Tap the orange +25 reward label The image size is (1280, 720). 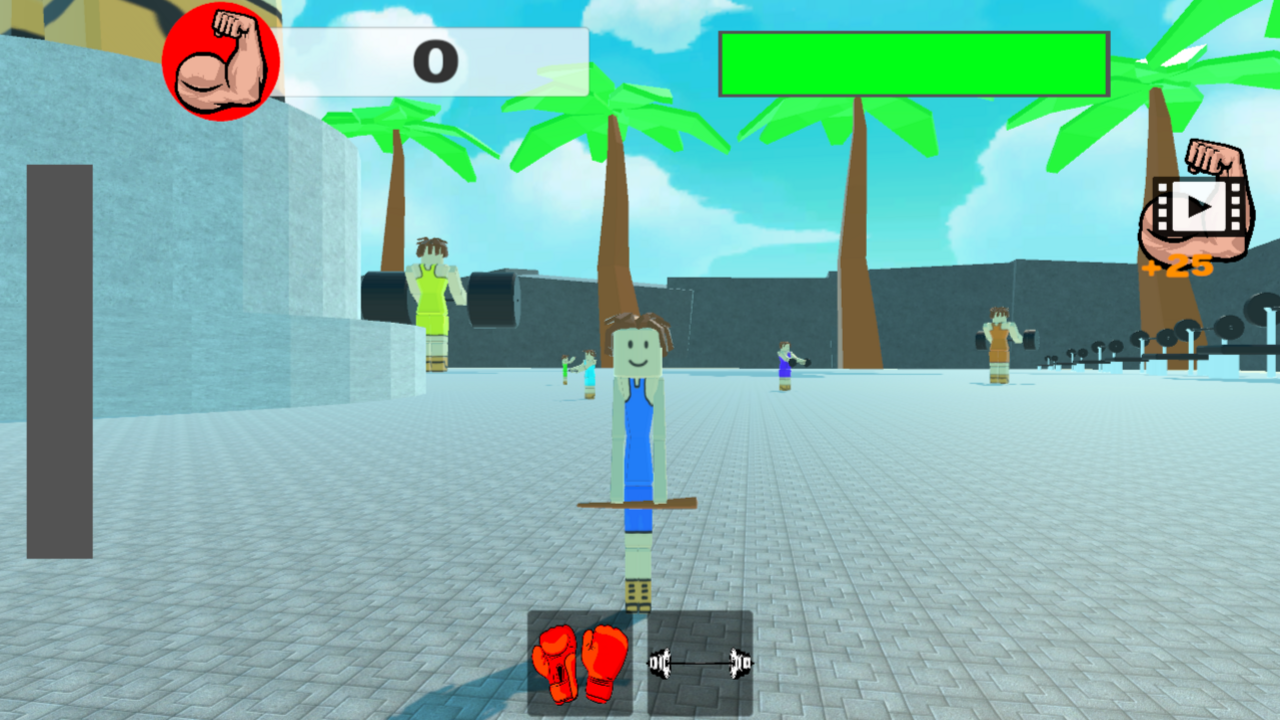coord(1176,266)
